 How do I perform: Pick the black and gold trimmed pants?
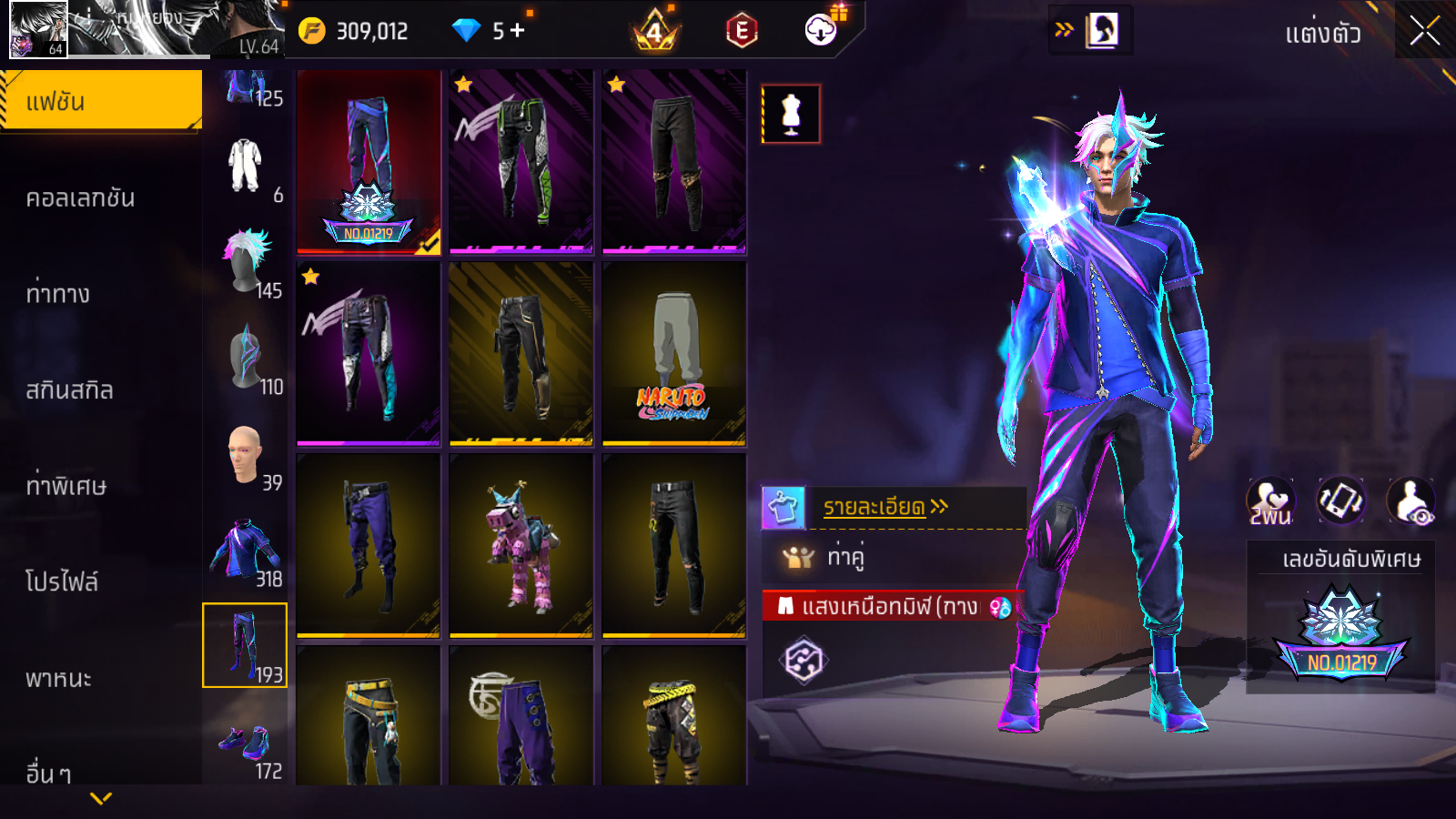521,354
